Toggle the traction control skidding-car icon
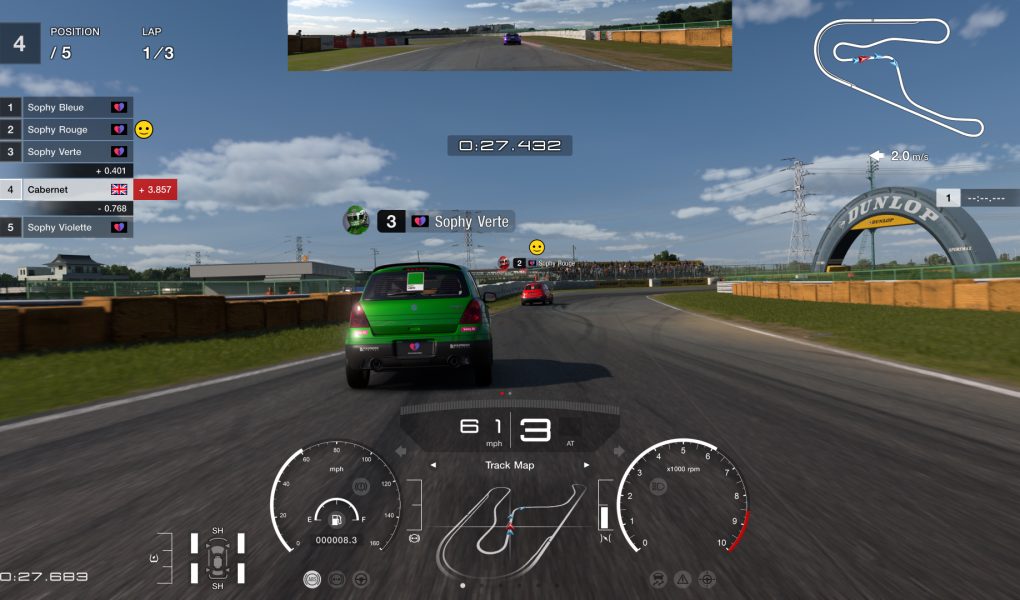 coord(659,579)
